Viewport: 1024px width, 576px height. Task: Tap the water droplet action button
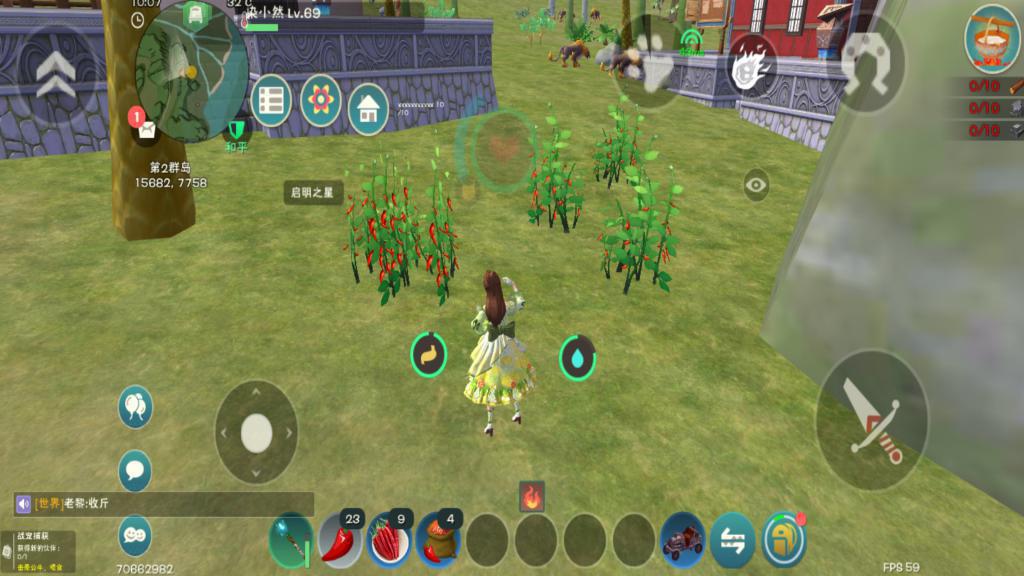(x=577, y=357)
